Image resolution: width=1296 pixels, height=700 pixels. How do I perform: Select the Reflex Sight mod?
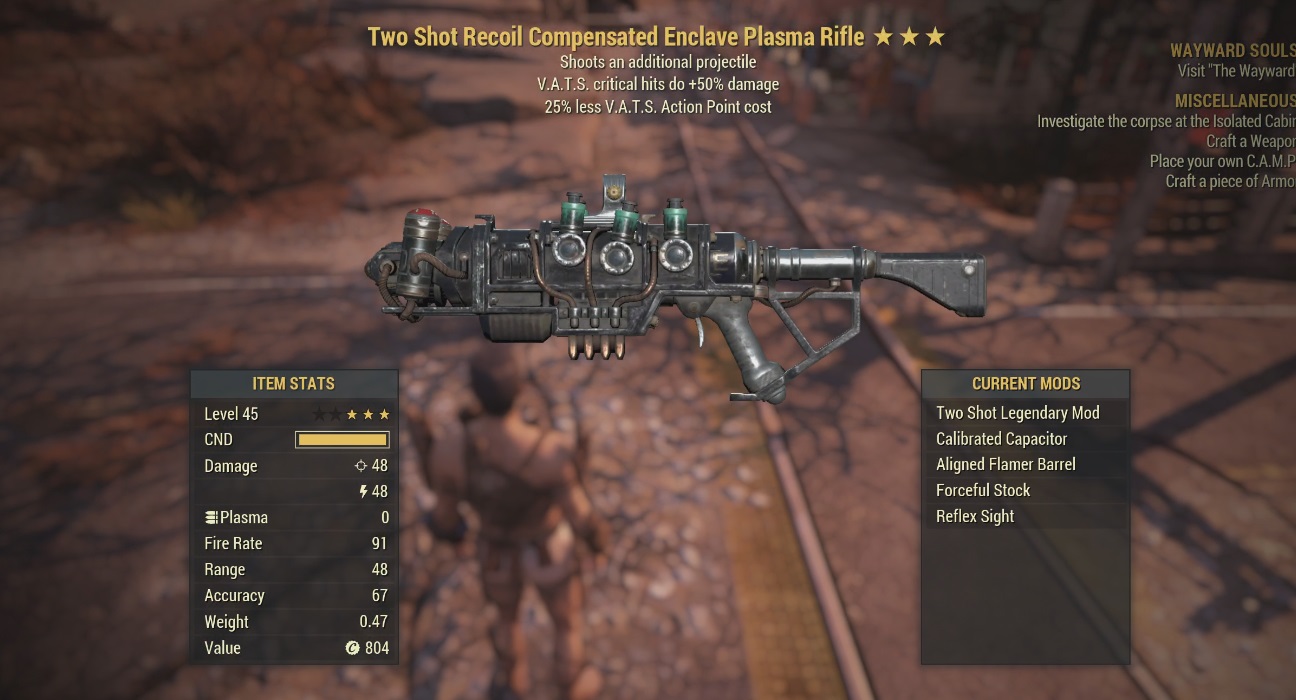point(975,517)
